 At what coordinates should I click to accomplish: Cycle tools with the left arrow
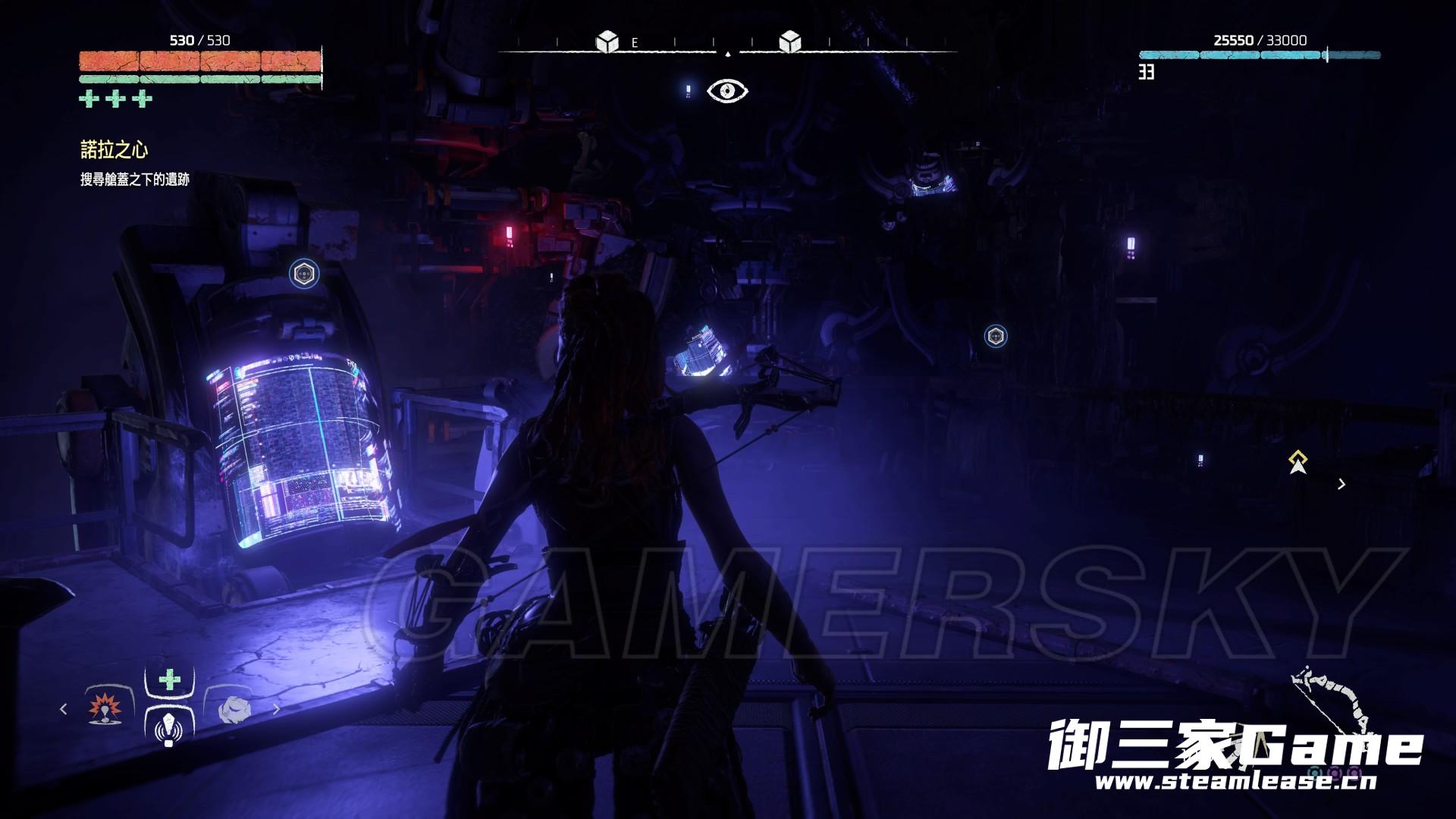pyautogui.click(x=64, y=709)
